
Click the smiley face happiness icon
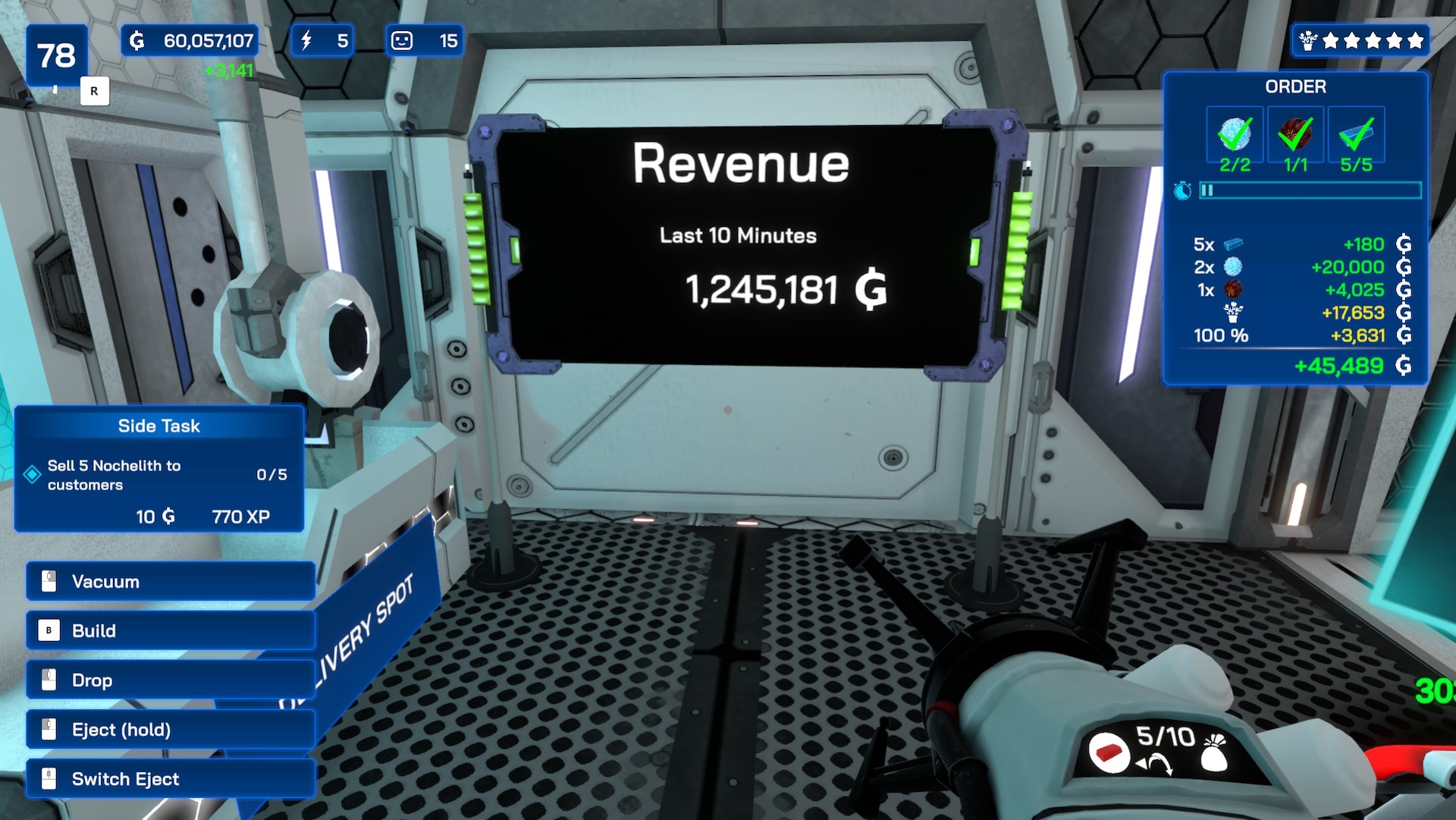(402, 41)
